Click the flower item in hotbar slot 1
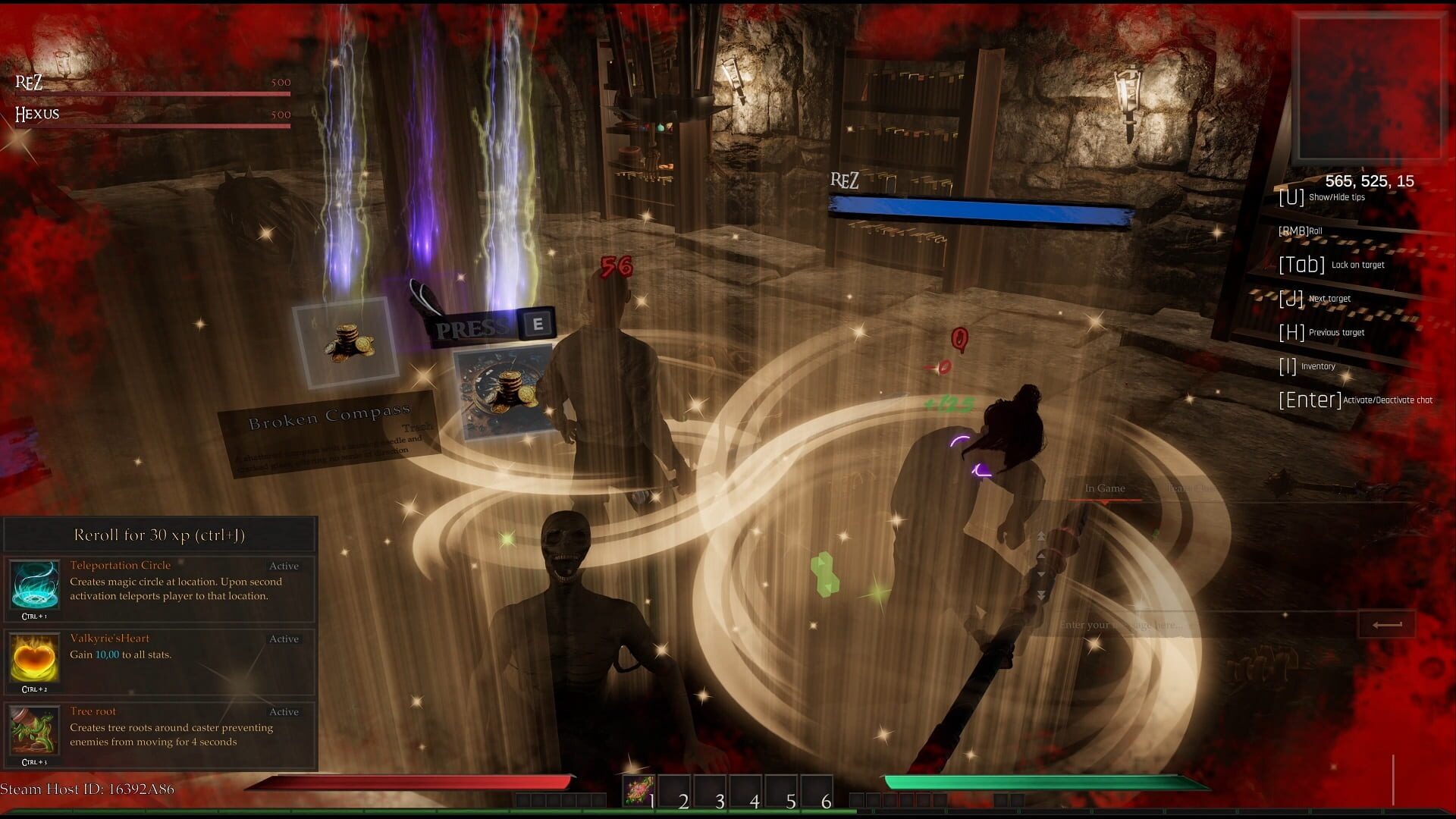The image size is (1456, 819). tap(639, 789)
